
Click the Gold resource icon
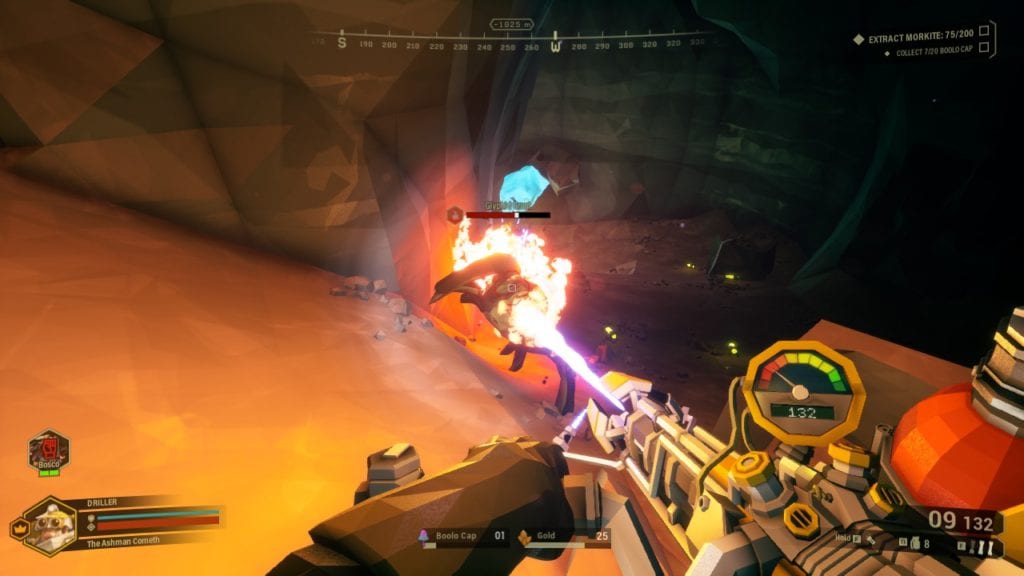coord(523,537)
